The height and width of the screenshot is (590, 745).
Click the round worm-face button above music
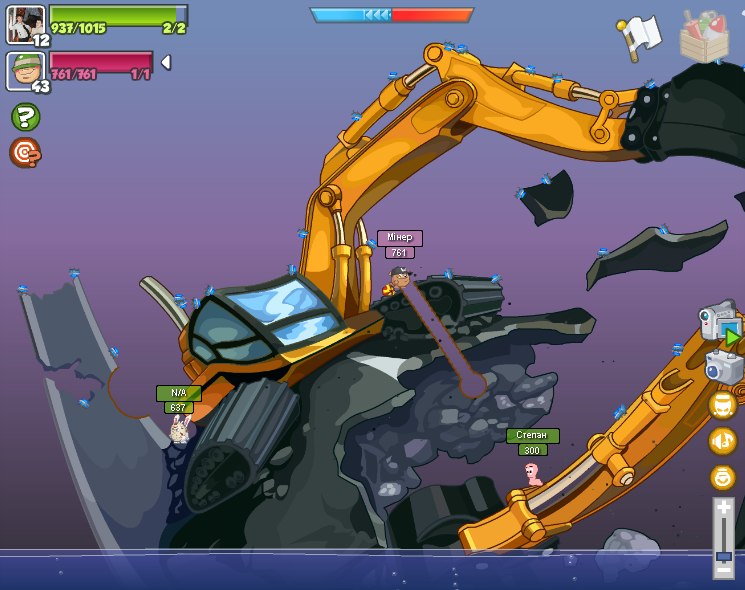(722, 405)
